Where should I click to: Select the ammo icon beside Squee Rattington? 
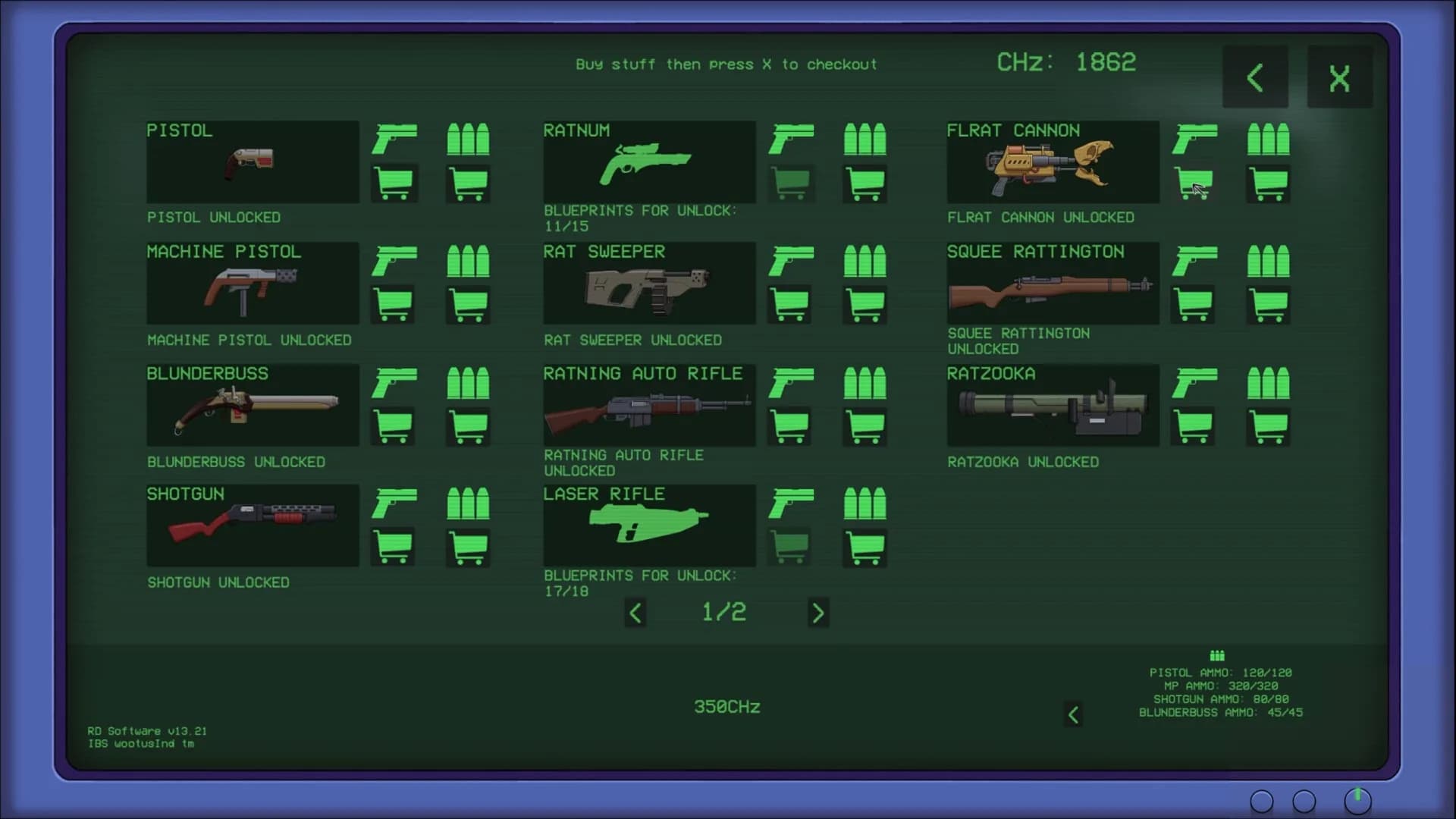pyautogui.click(x=1269, y=261)
